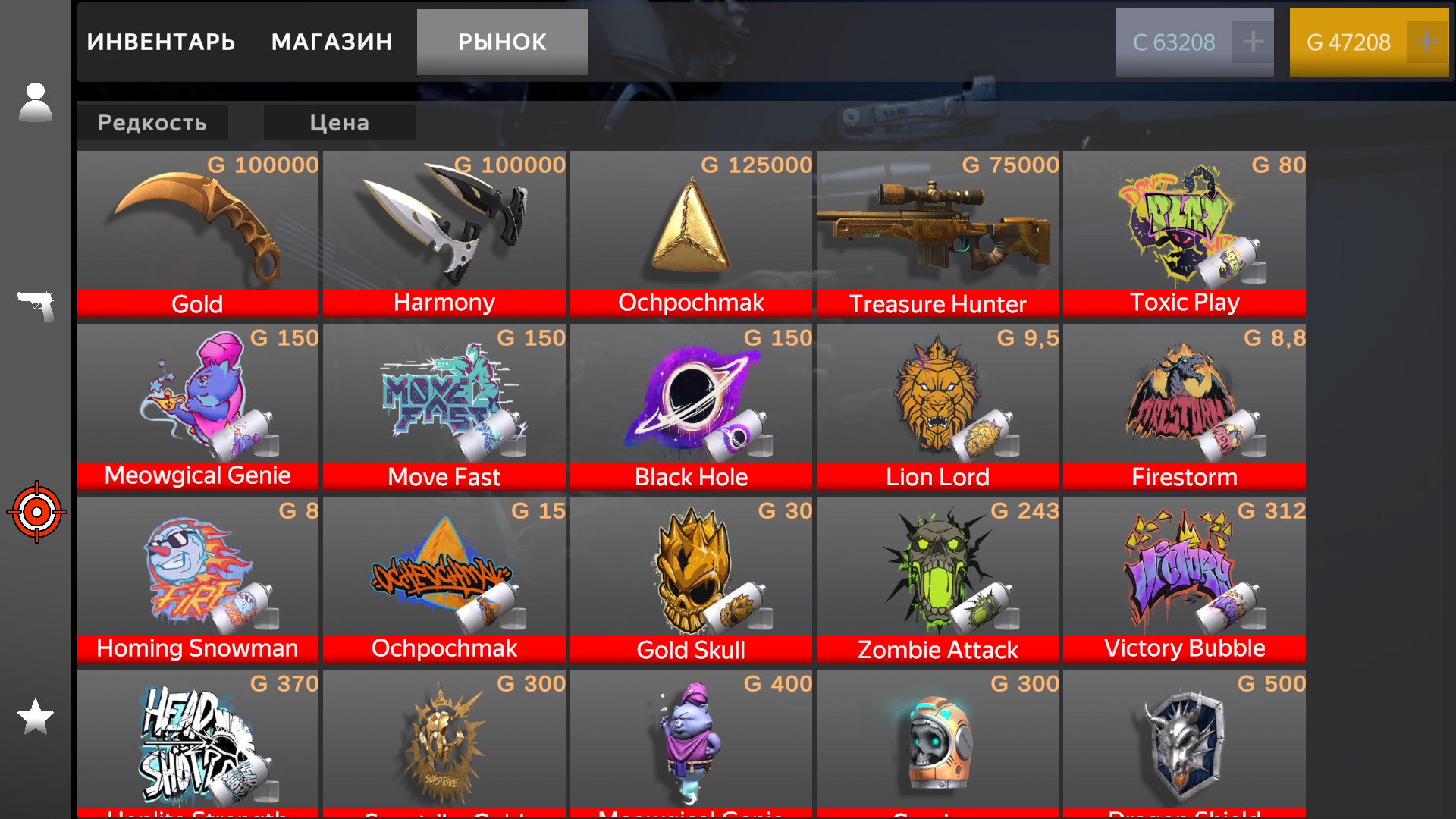Open the Редкость filter dropdown
1456x819 pixels.
[x=152, y=122]
